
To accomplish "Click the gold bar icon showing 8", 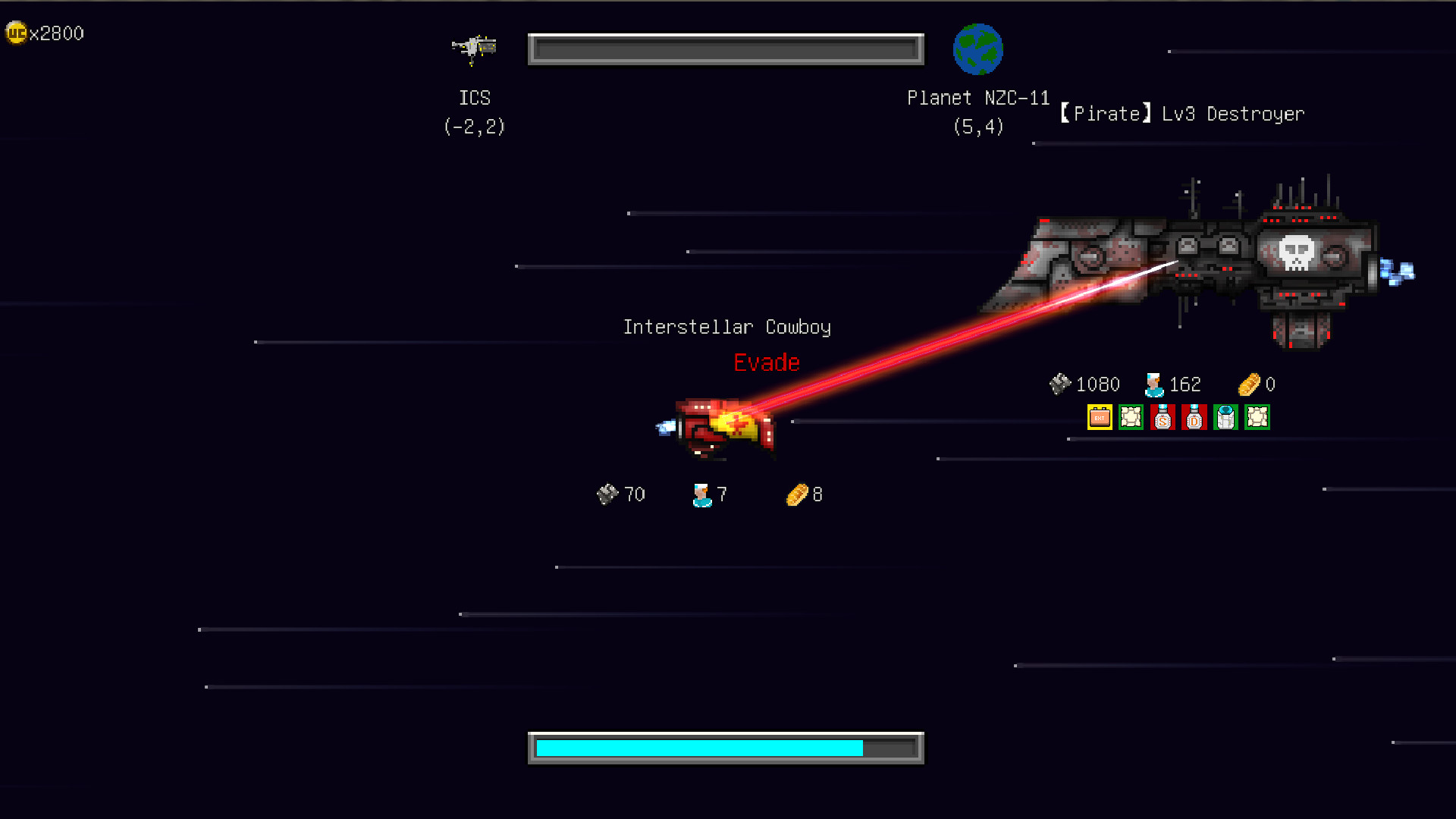I will click(x=797, y=494).
